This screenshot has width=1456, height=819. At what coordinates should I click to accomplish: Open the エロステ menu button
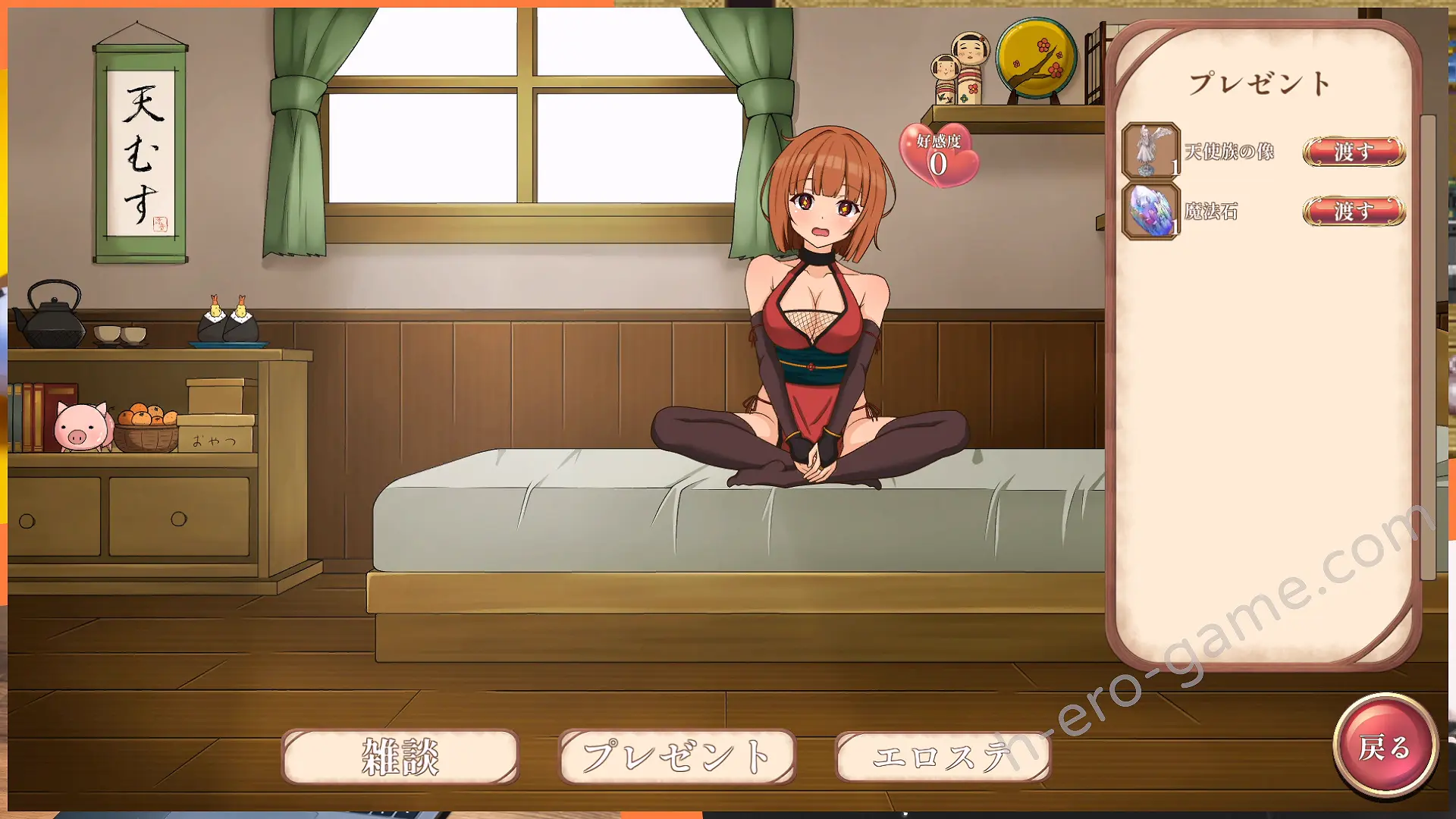[x=943, y=756]
